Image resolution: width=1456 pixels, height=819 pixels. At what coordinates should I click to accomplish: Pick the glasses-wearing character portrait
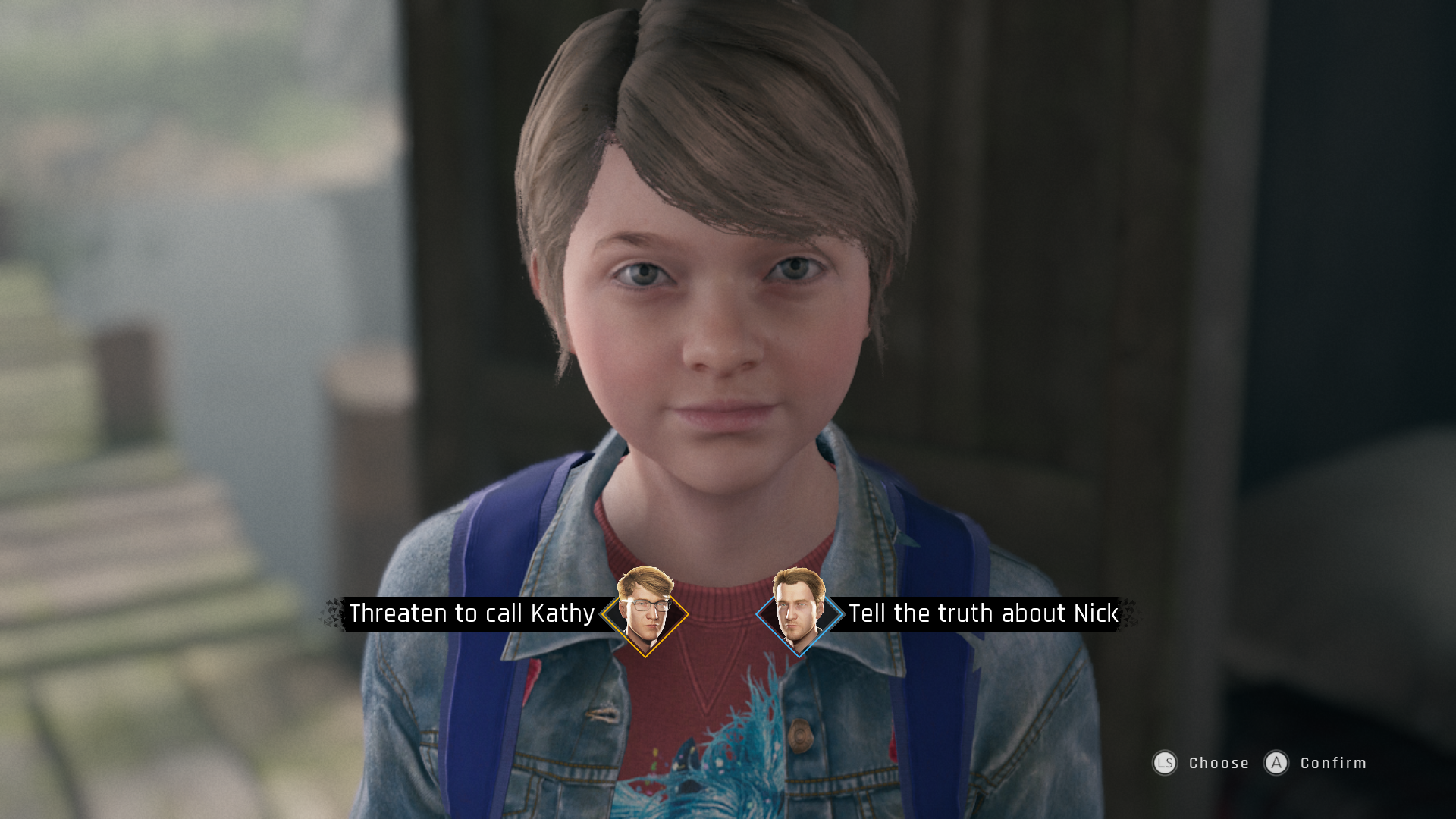point(645,611)
